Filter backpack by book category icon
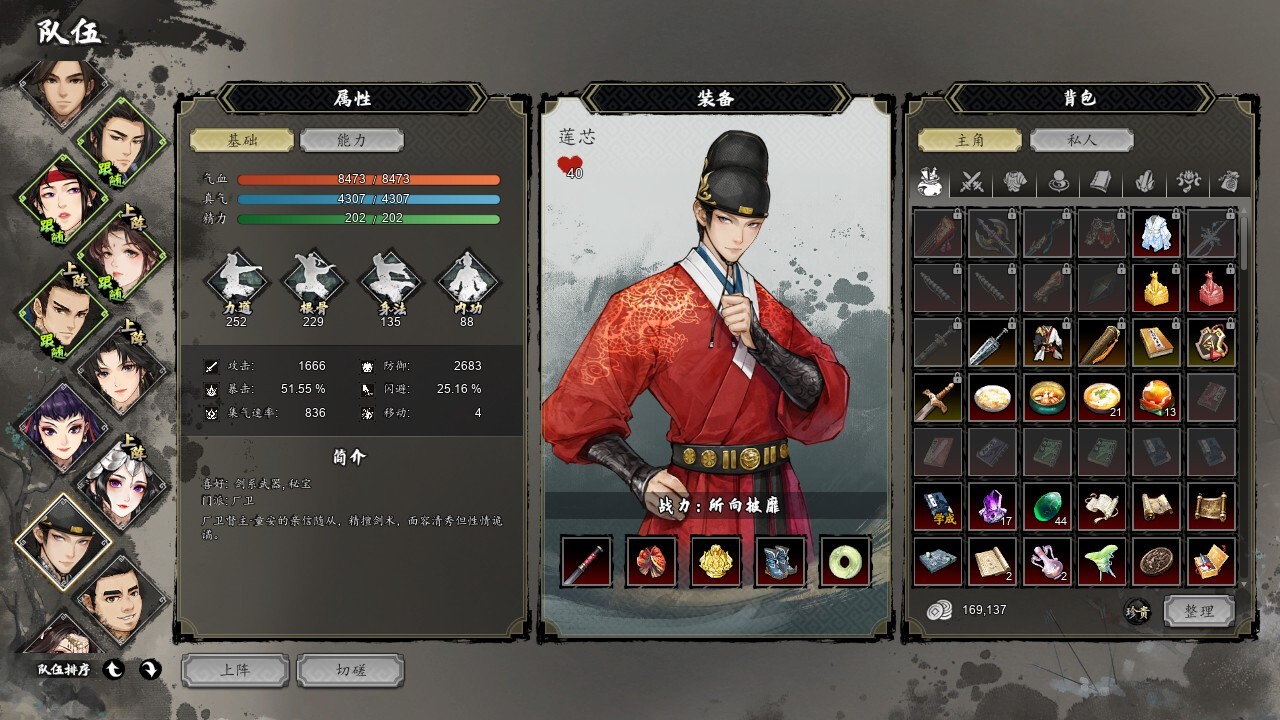The image size is (1280, 720). pos(1101,182)
